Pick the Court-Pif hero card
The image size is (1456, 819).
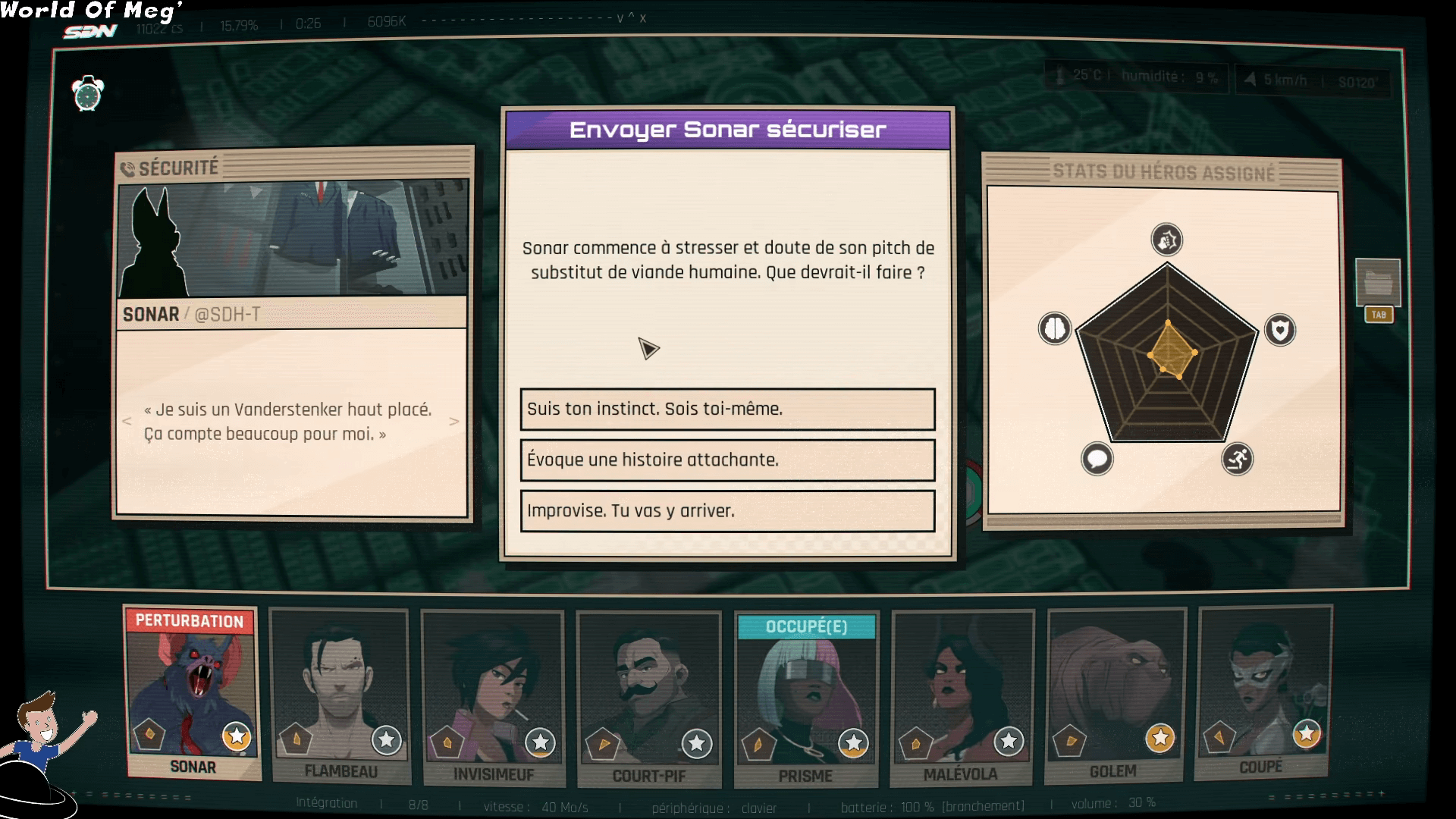(648, 698)
